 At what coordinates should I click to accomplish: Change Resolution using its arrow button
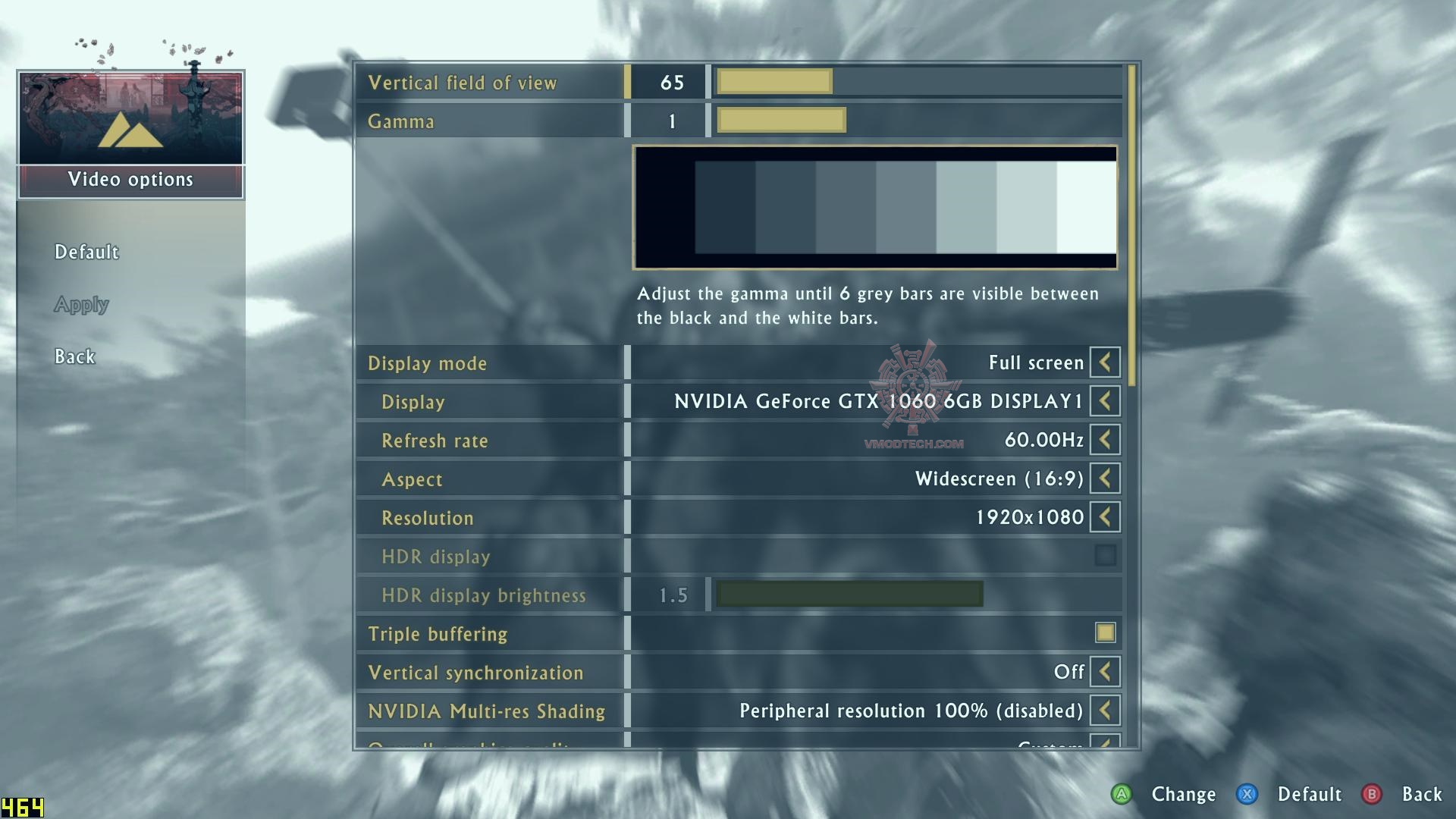point(1105,517)
